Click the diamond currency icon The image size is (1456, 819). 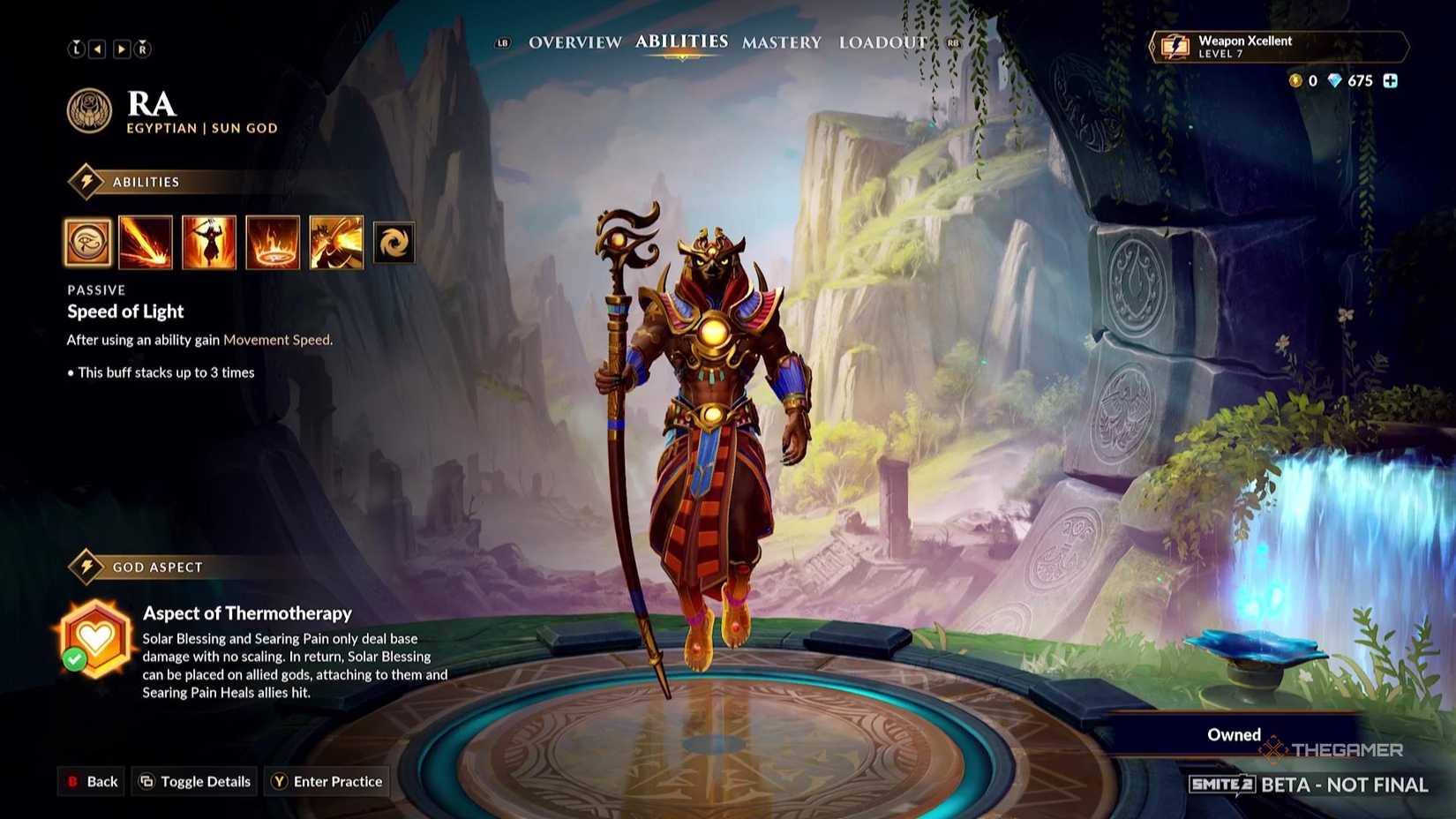click(1335, 81)
